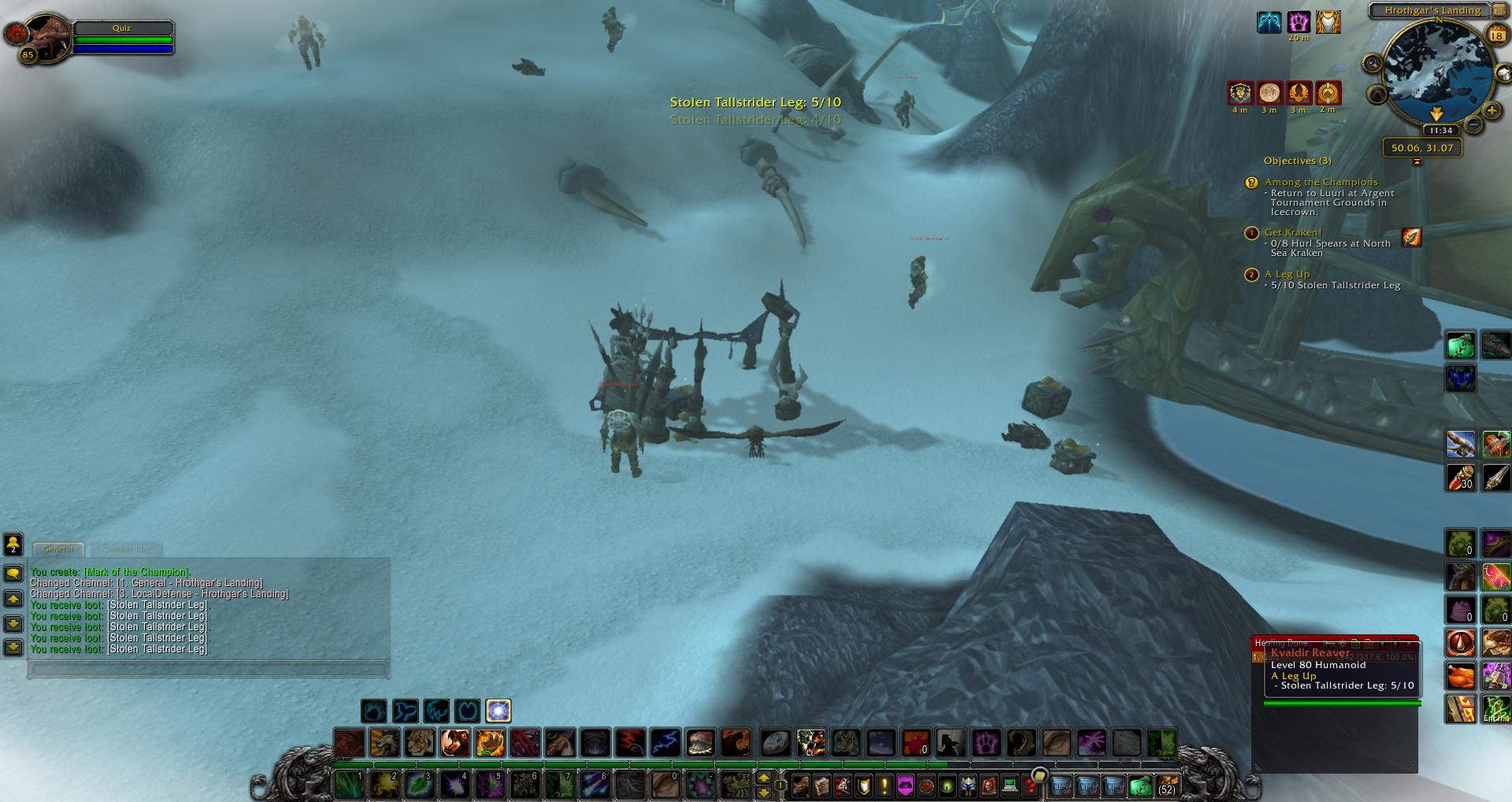Screen dimensions: 1512x802
Task: Select the A Leg Up quest objective
Action: click(x=1287, y=274)
